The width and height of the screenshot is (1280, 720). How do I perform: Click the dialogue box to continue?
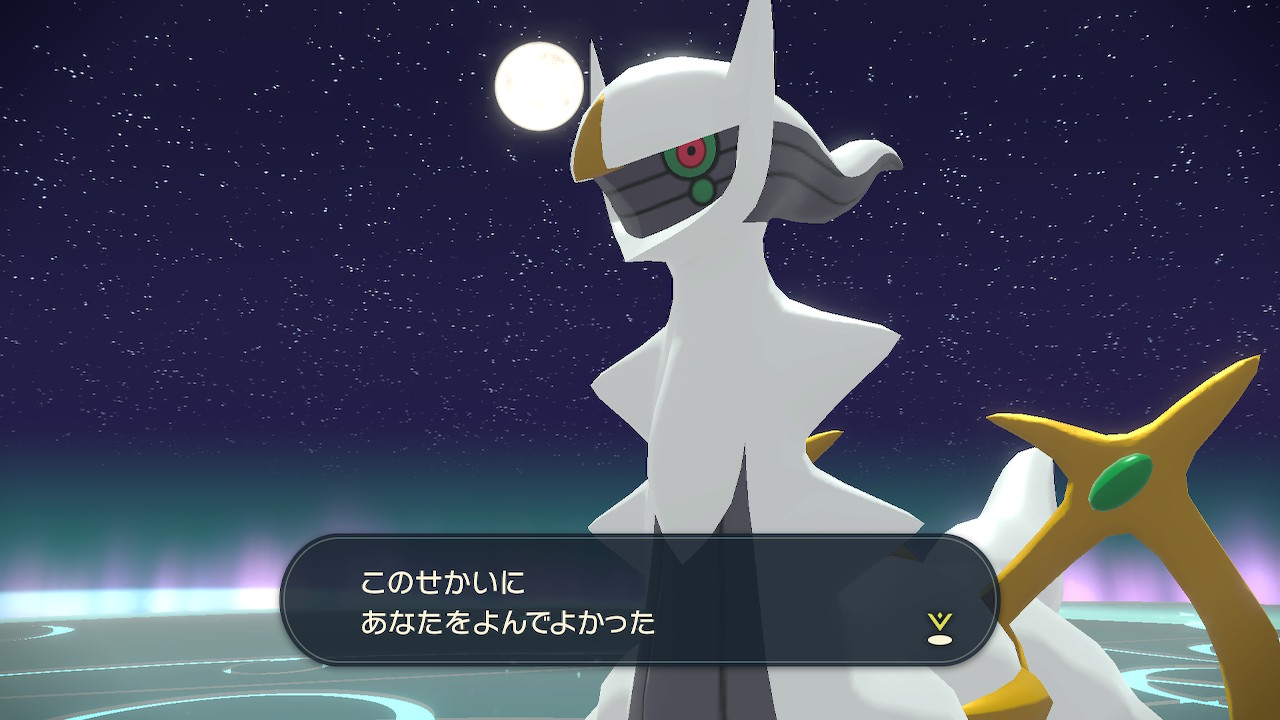(640, 600)
